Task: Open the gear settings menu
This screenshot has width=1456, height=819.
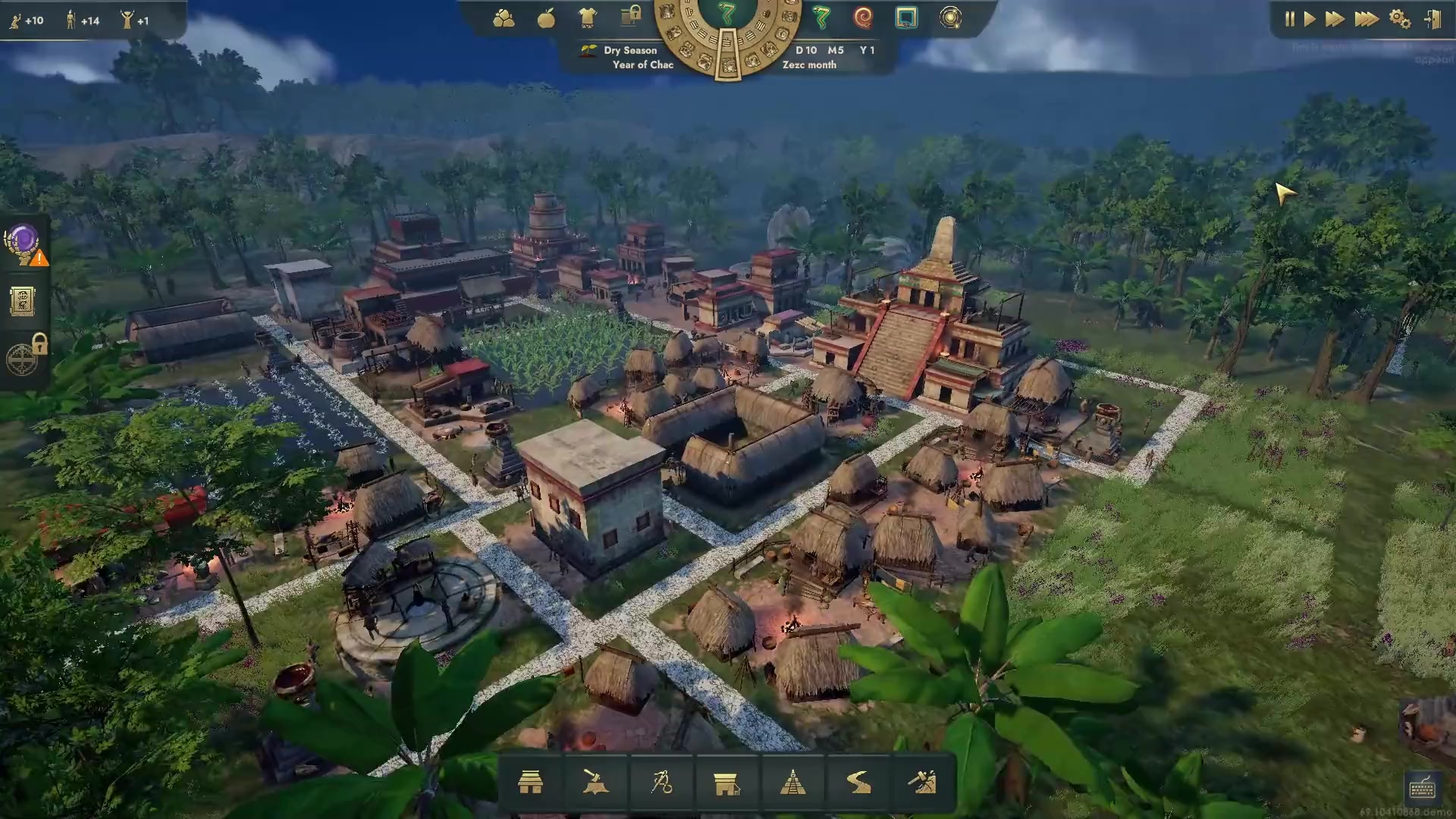Action: coord(1400,20)
